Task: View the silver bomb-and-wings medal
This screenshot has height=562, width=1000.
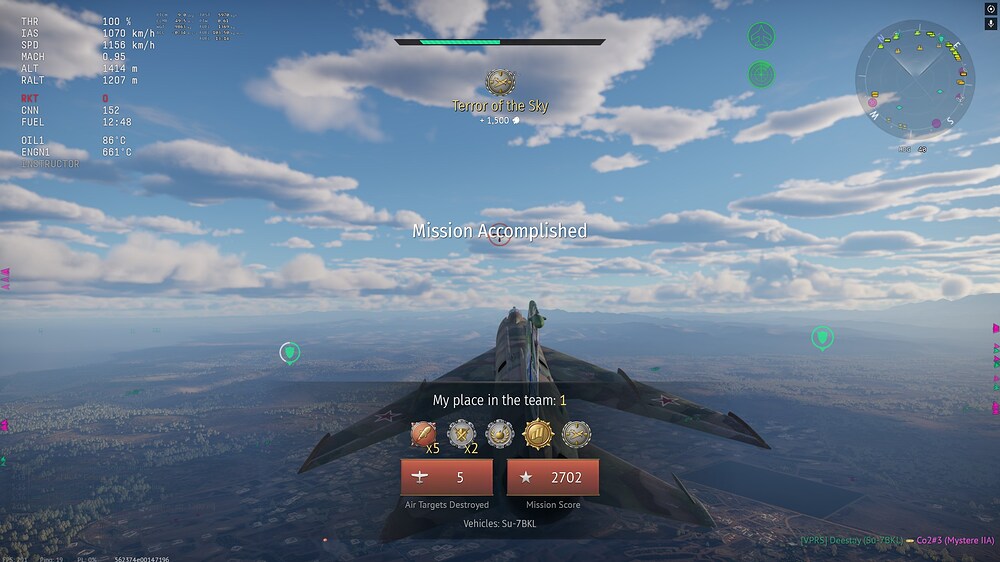Action: (500, 434)
